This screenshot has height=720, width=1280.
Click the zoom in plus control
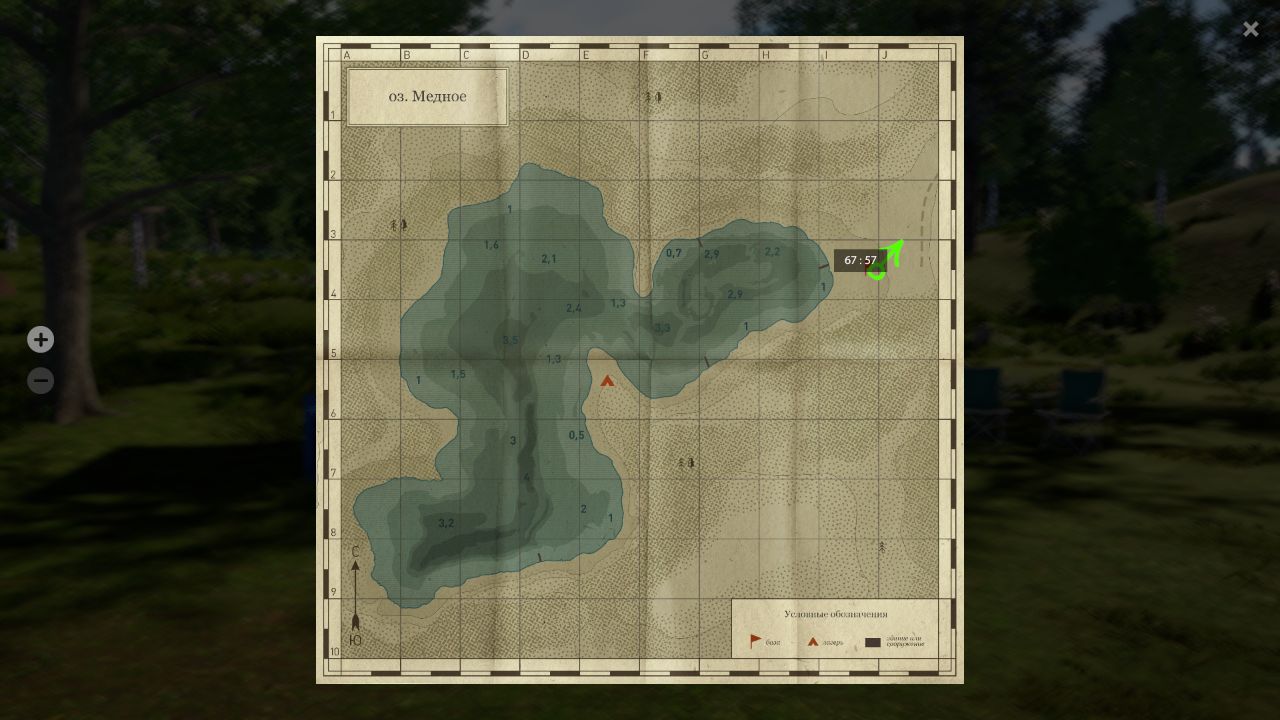41,339
